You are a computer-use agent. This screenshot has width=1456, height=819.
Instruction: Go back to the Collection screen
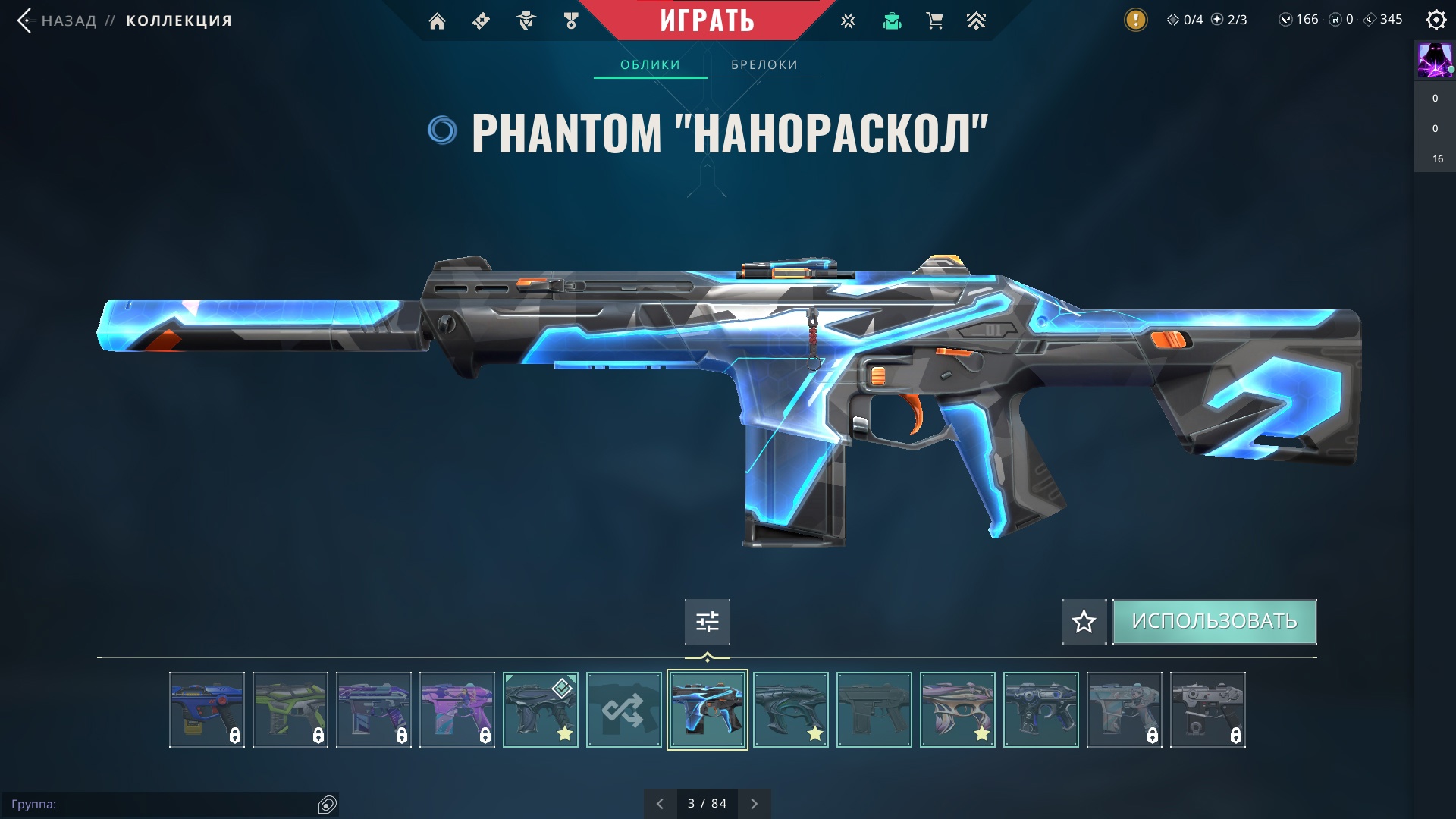coord(68,20)
